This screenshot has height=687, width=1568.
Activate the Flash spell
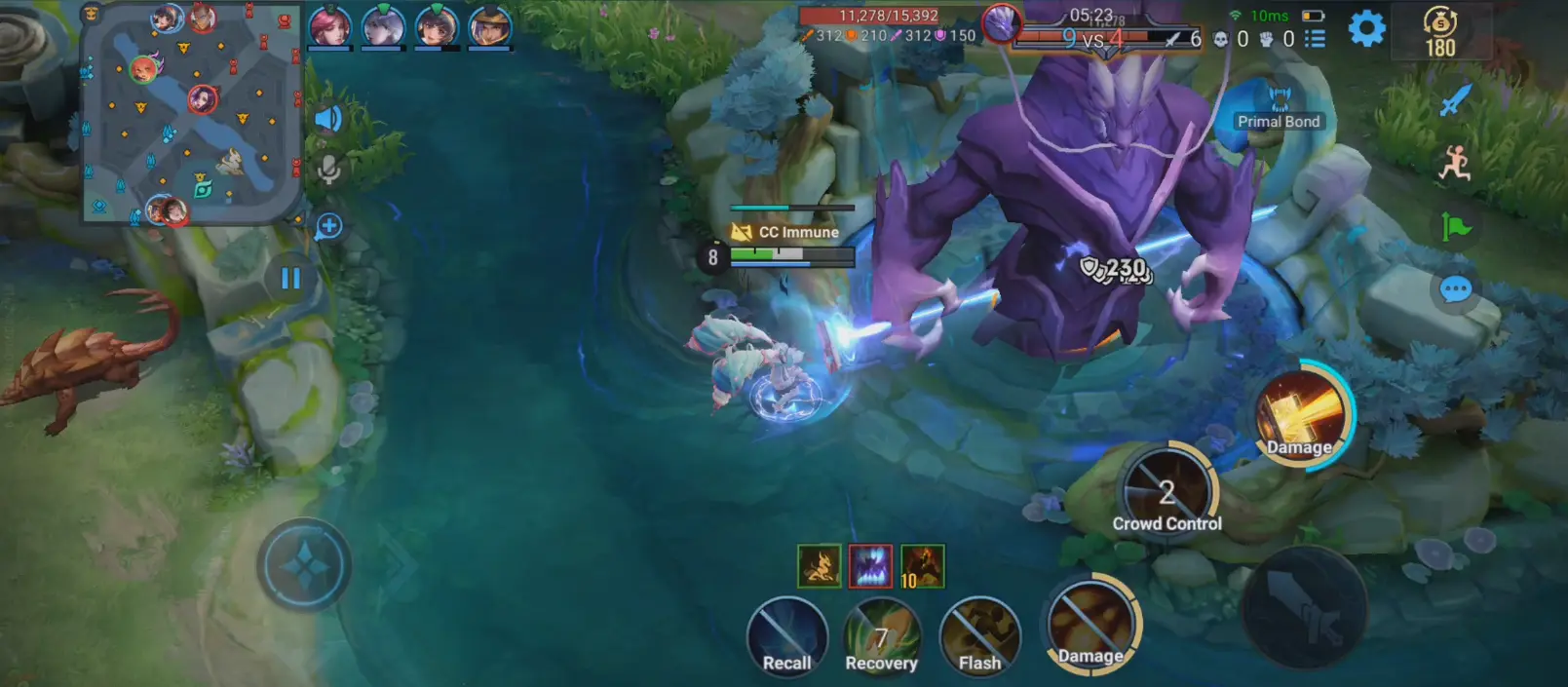(979, 636)
